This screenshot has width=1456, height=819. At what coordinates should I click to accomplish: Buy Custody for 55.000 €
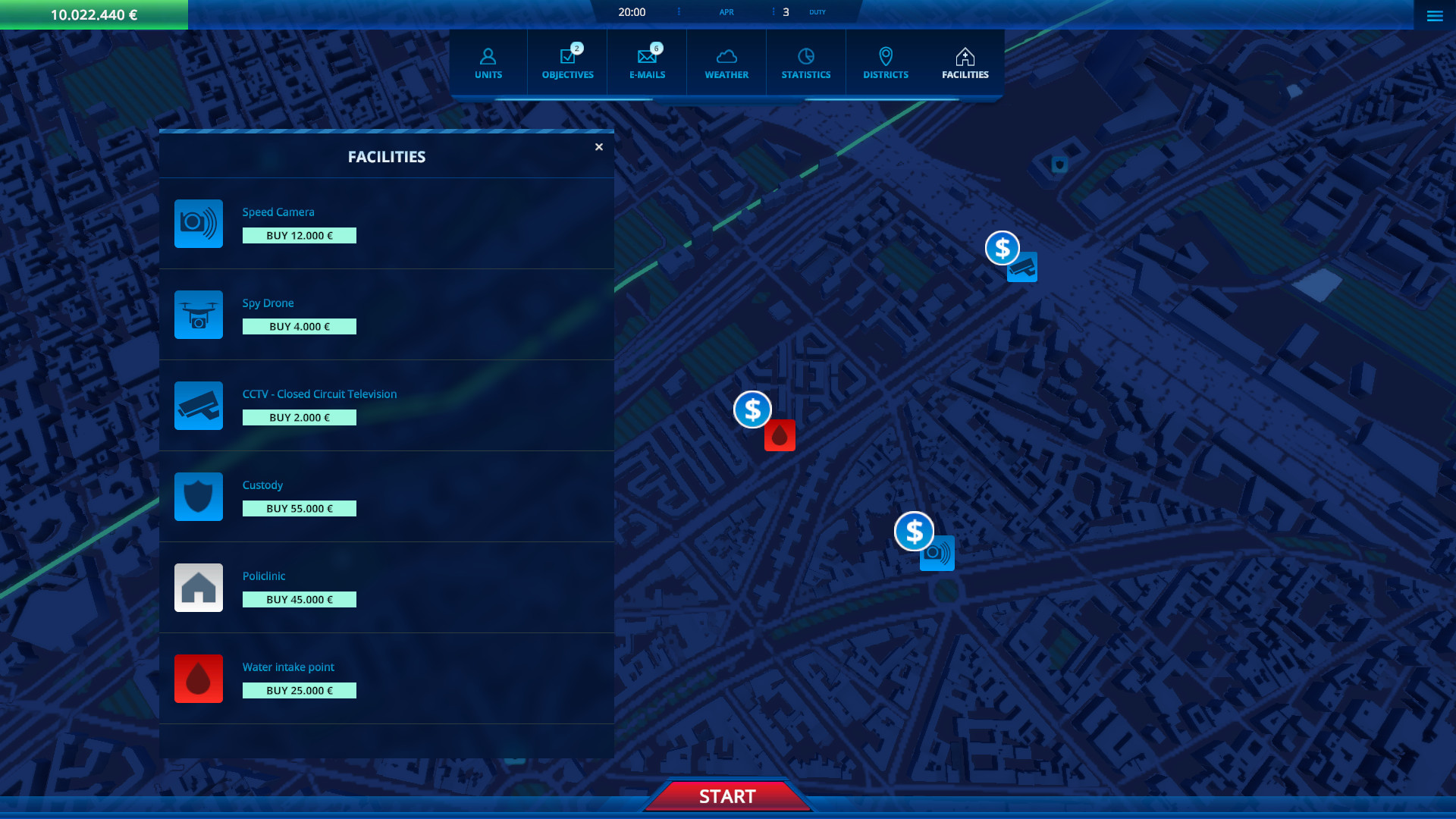point(299,508)
